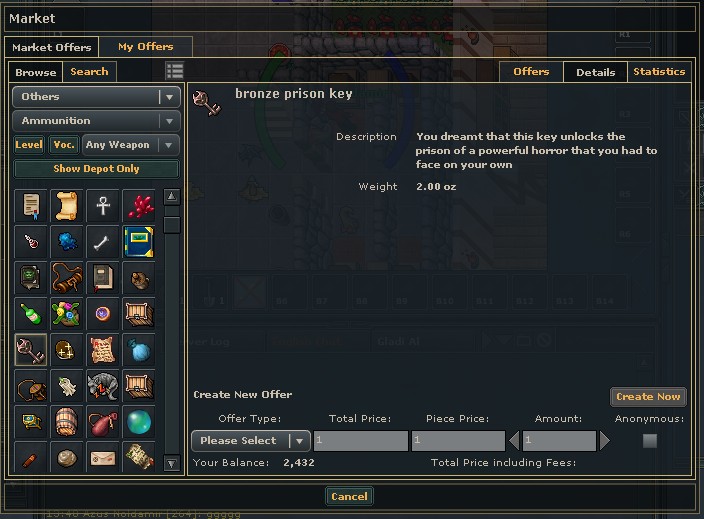Open the Others category dropdown
The width and height of the screenshot is (704, 519).
96,97
